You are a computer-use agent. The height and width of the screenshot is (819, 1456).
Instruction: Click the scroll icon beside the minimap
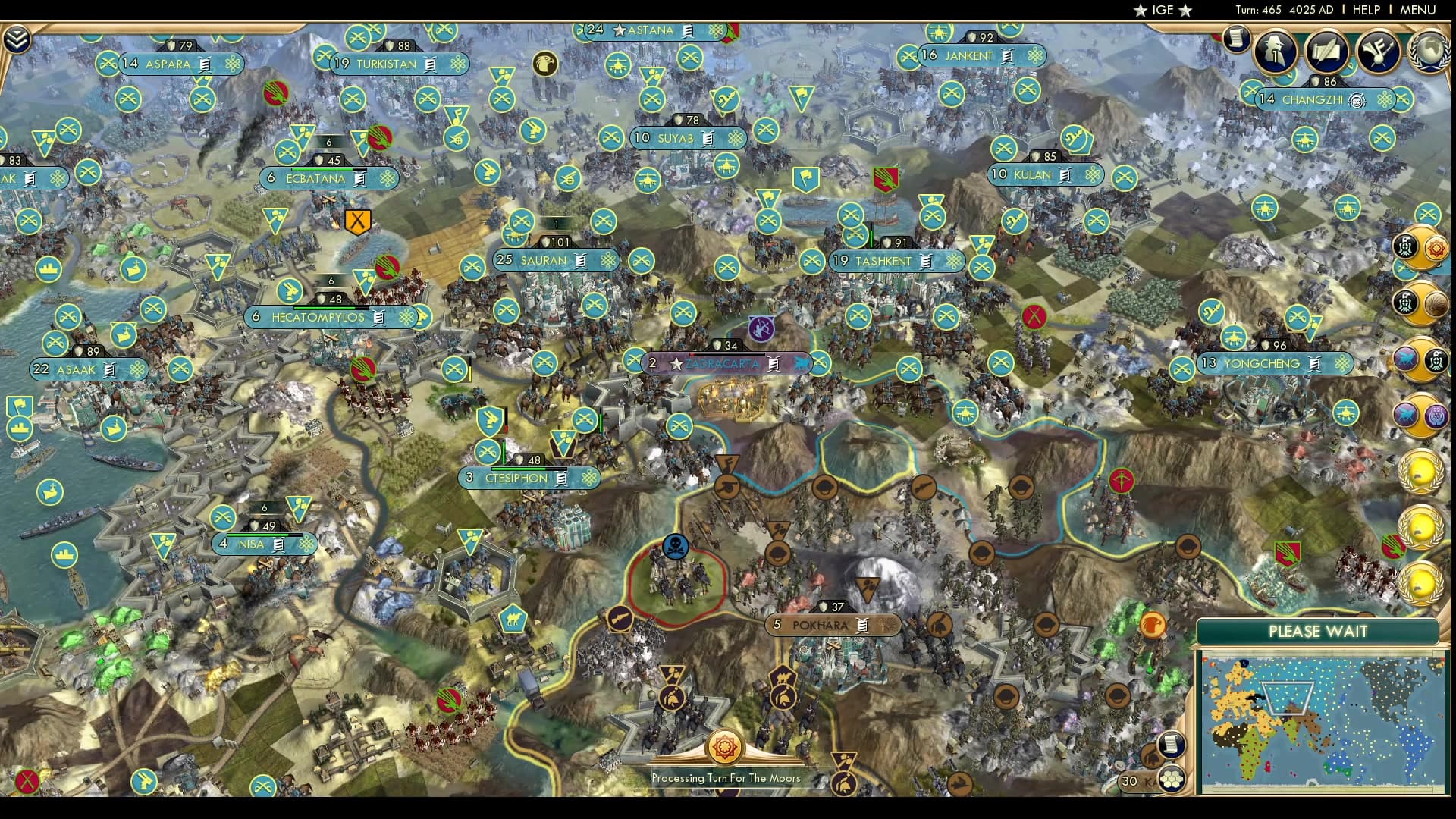pyautogui.click(x=1172, y=745)
